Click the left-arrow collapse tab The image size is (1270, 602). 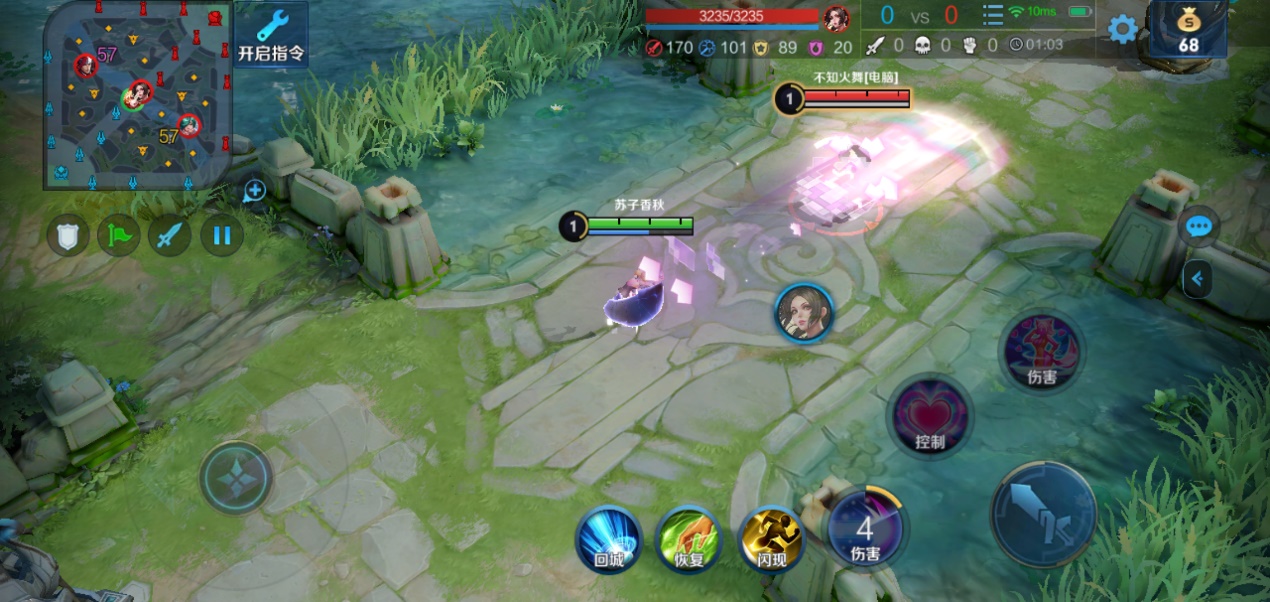point(1196,279)
